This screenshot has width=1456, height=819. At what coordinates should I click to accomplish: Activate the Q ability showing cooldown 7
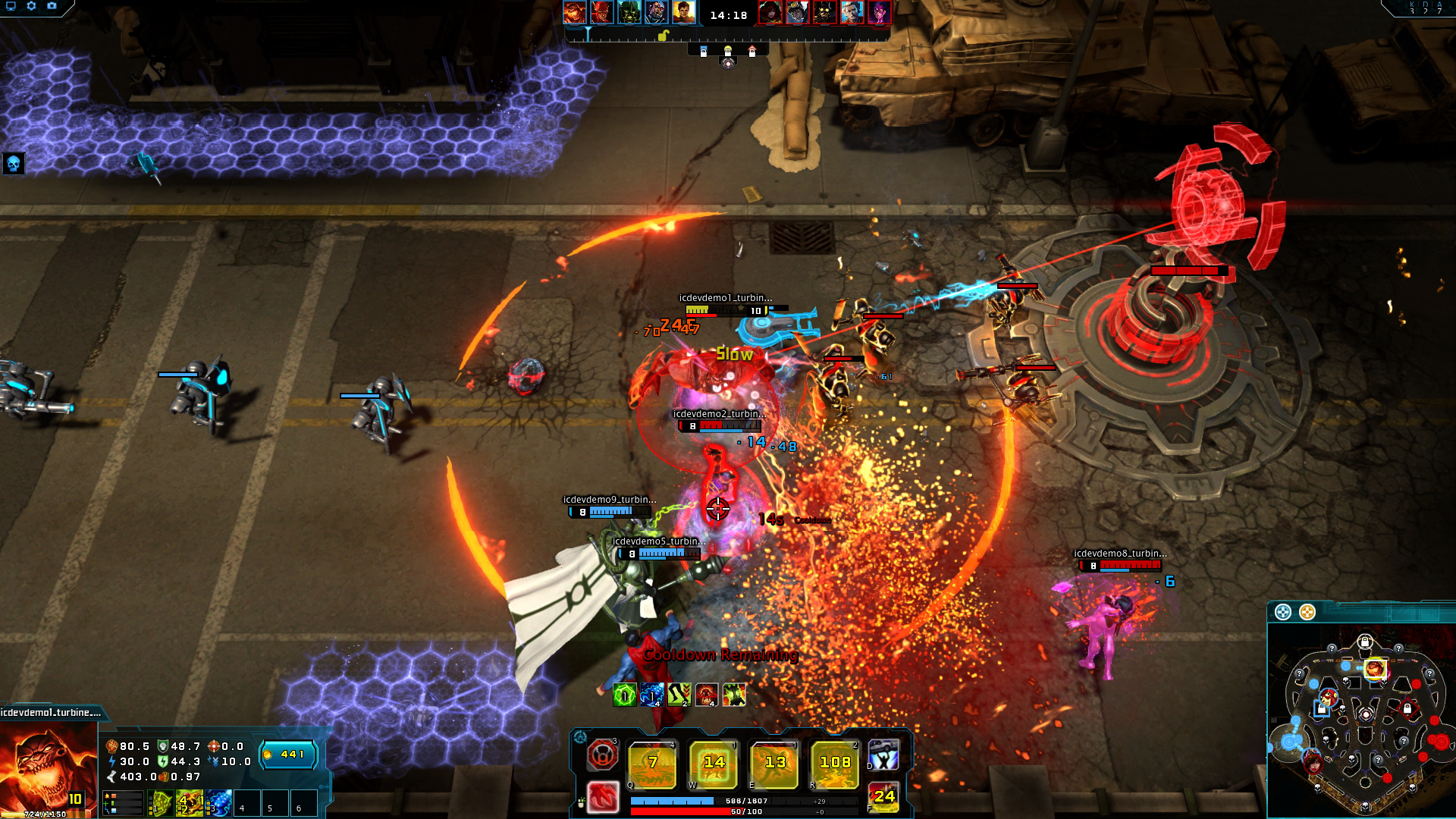(652, 764)
